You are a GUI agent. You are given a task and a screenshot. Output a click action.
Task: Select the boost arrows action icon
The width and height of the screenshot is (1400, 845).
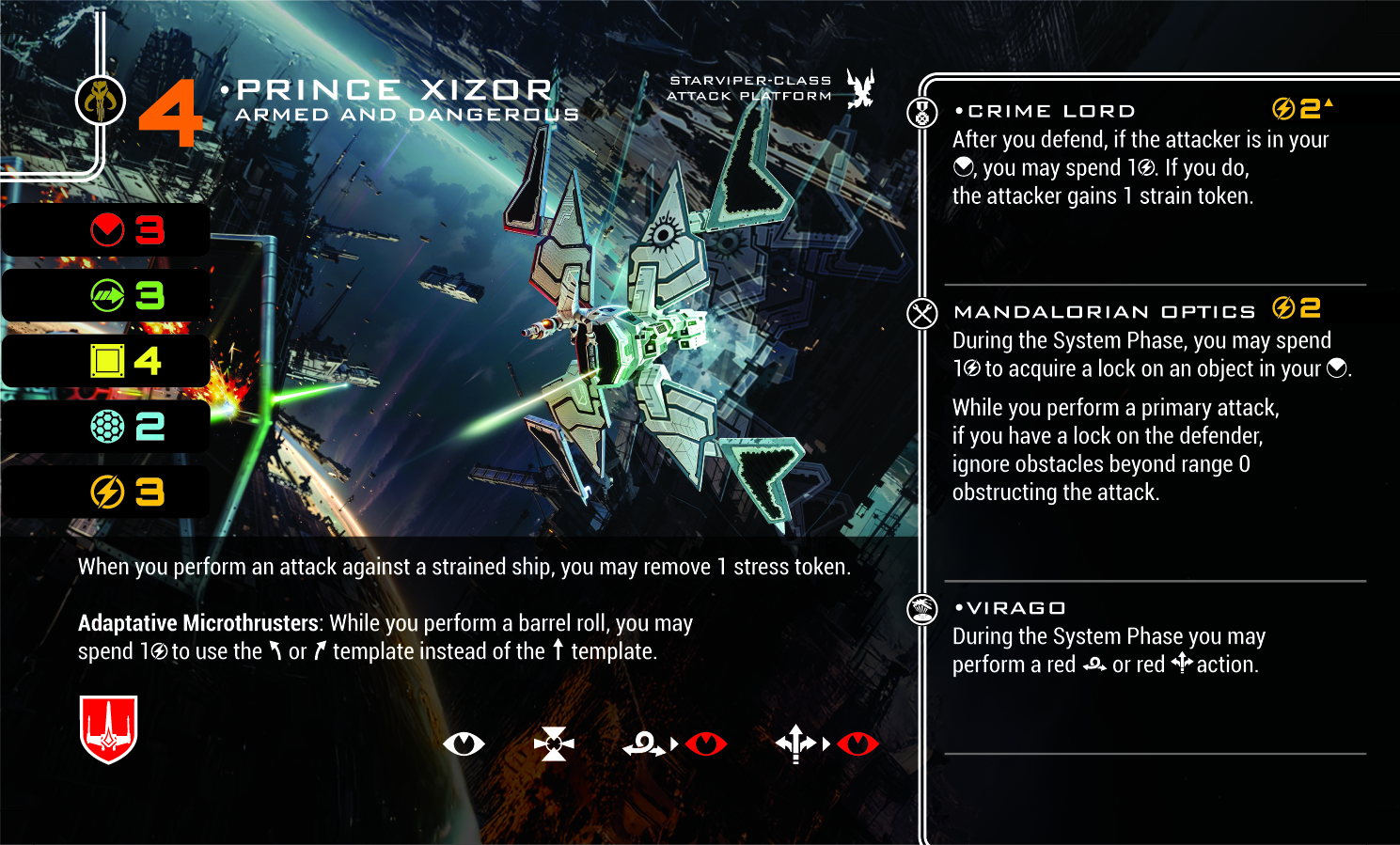795,744
